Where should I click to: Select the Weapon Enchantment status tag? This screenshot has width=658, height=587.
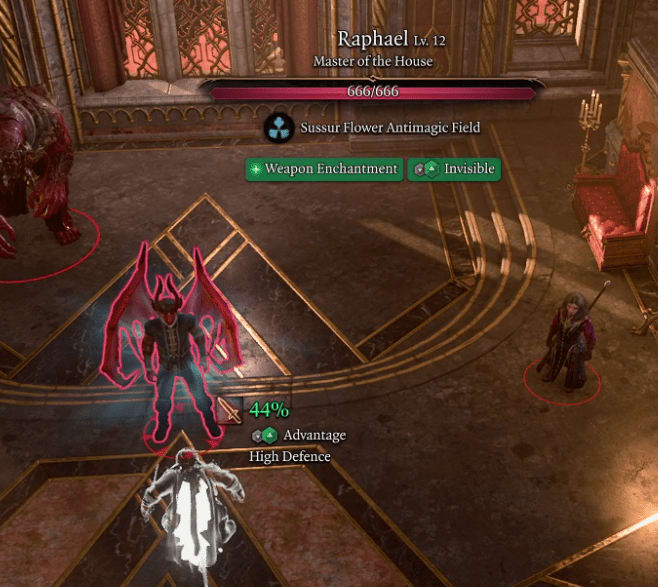(324, 169)
